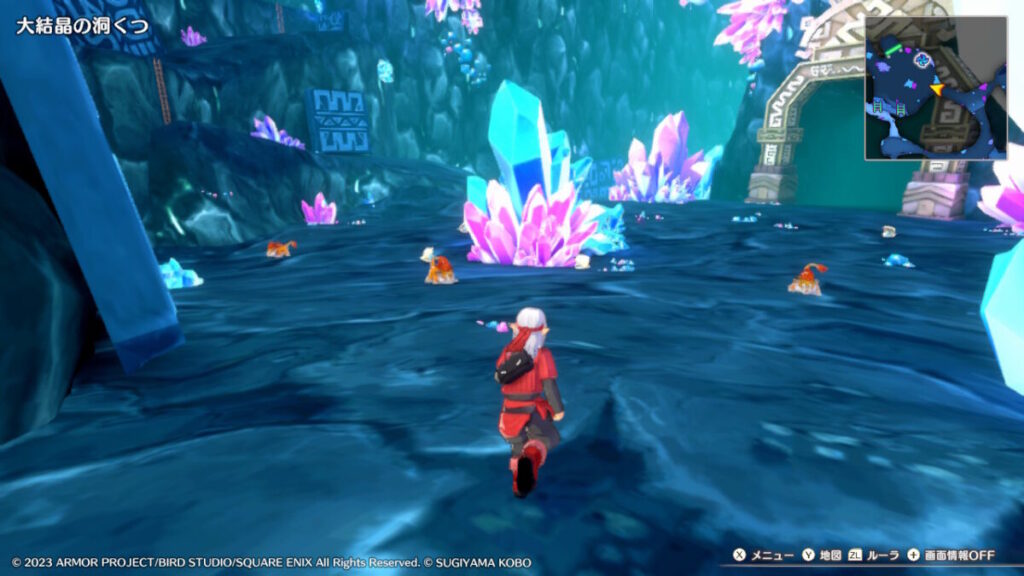This screenshot has height=576, width=1024.
Task: Click the yellow player arrow on minimap
Action: click(937, 90)
